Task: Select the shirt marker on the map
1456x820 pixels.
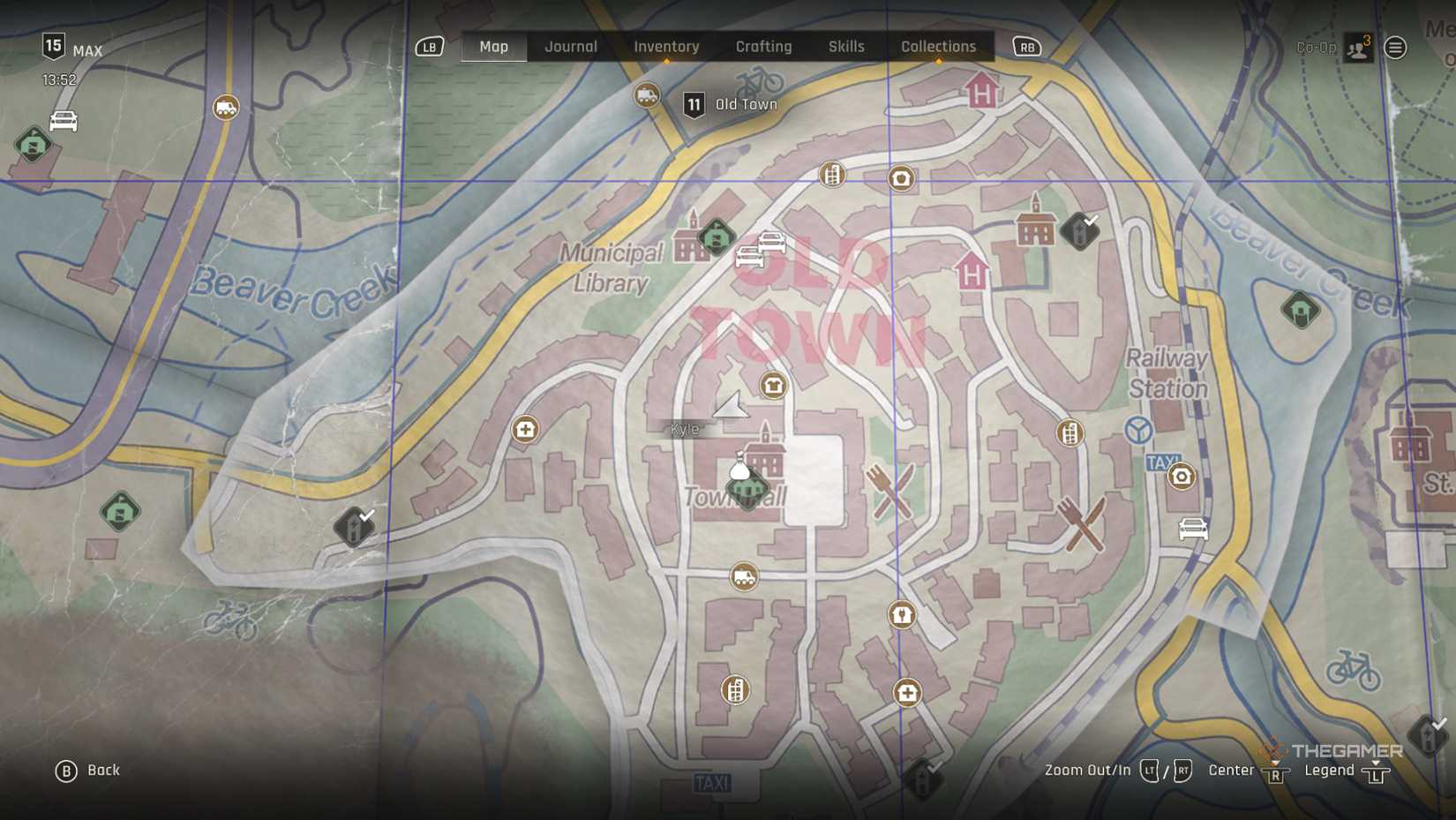Action: 774,385
